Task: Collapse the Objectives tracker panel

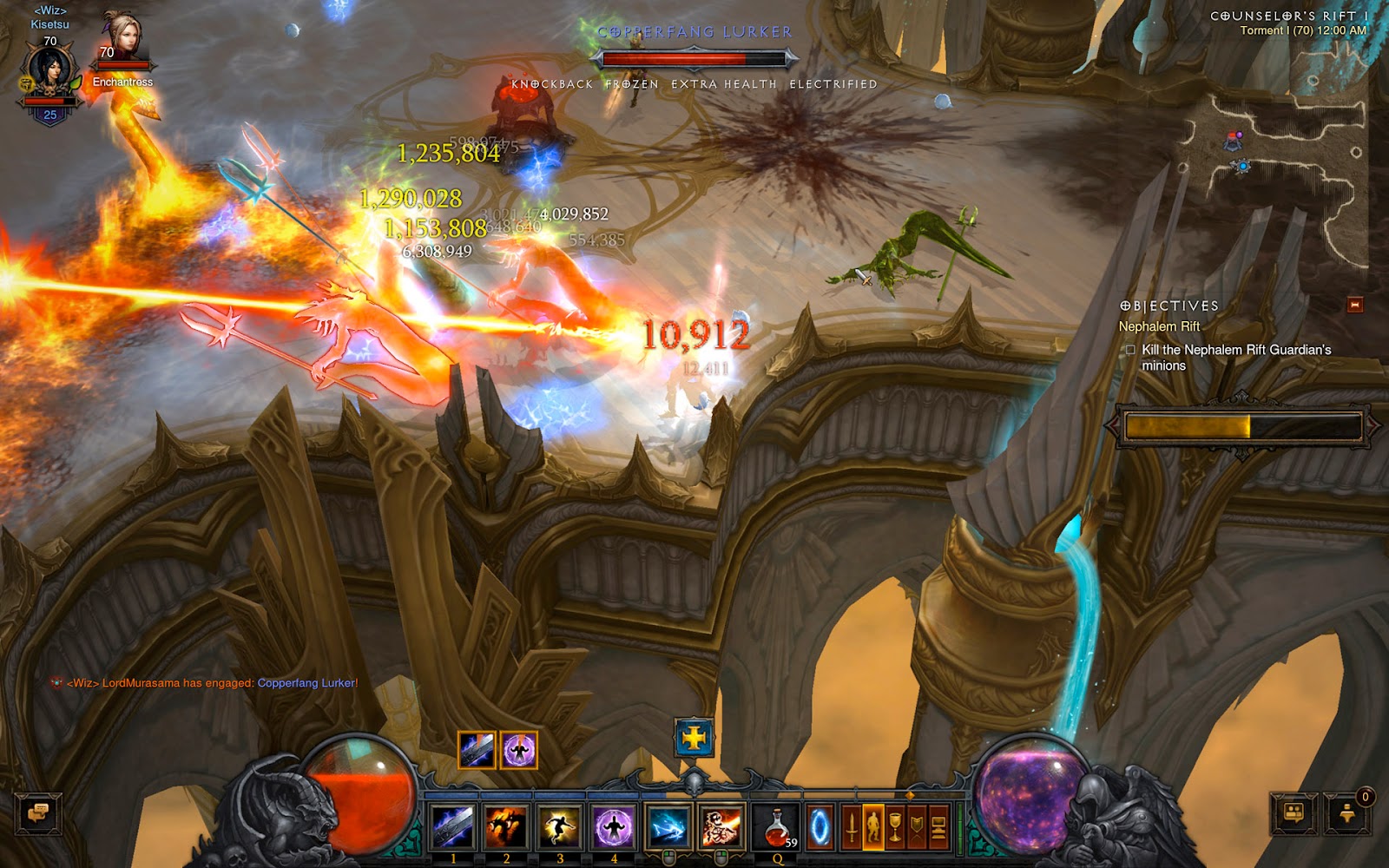Action: [1354, 305]
